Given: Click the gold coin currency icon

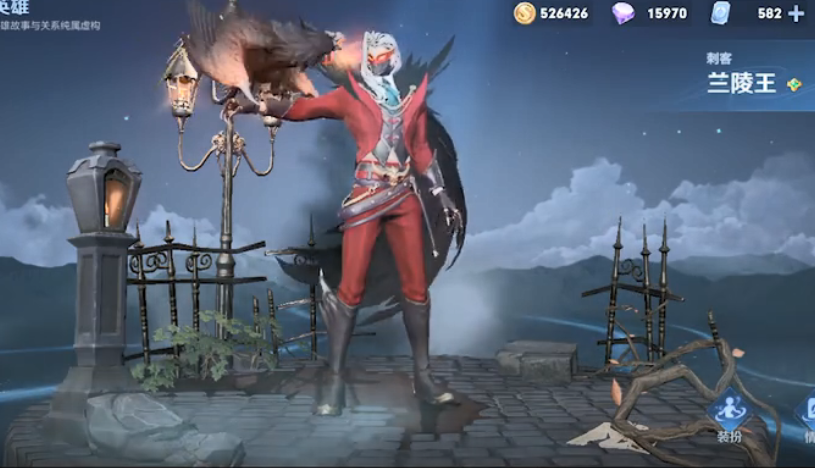Looking at the screenshot, I should [525, 13].
